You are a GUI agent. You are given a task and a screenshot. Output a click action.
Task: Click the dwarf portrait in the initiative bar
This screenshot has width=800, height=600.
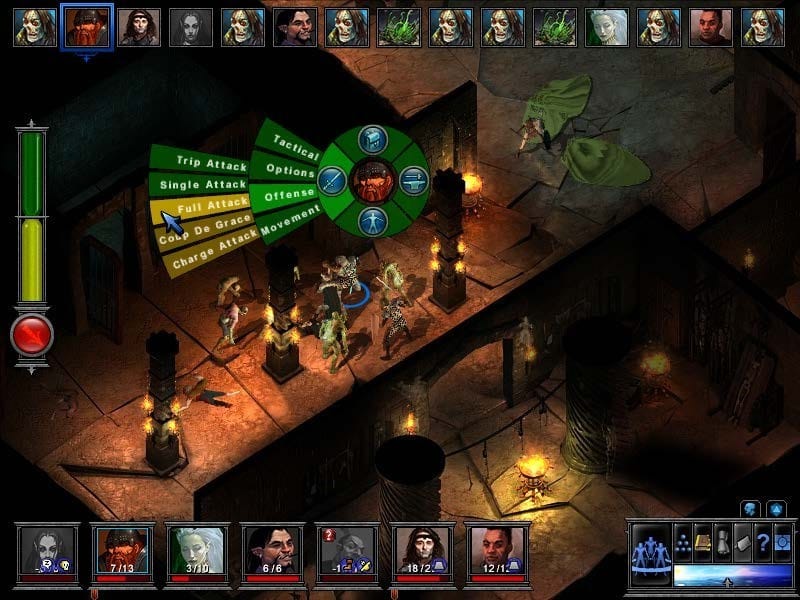86,27
